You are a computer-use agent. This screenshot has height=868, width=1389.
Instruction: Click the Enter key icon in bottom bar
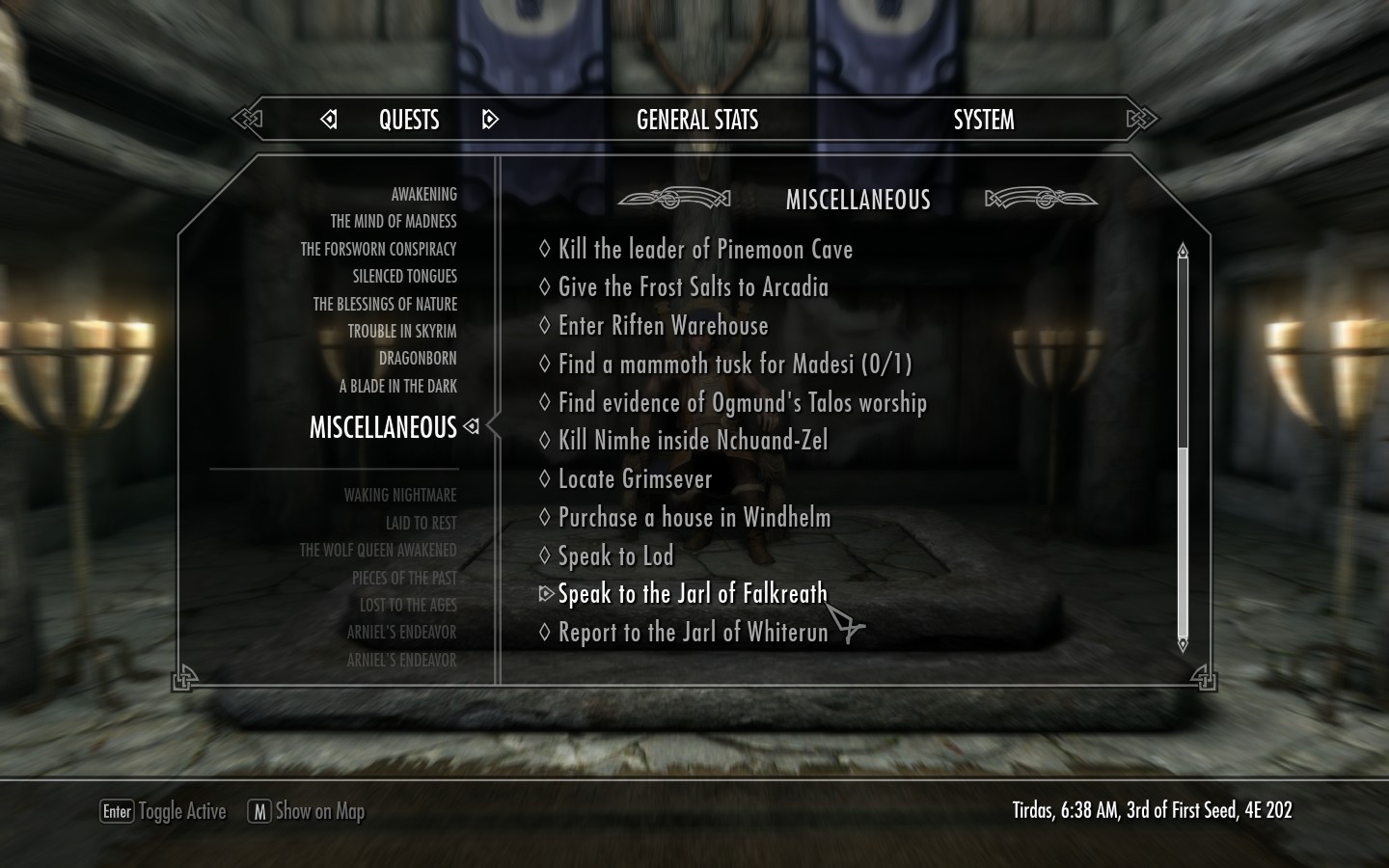coord(116,813)
